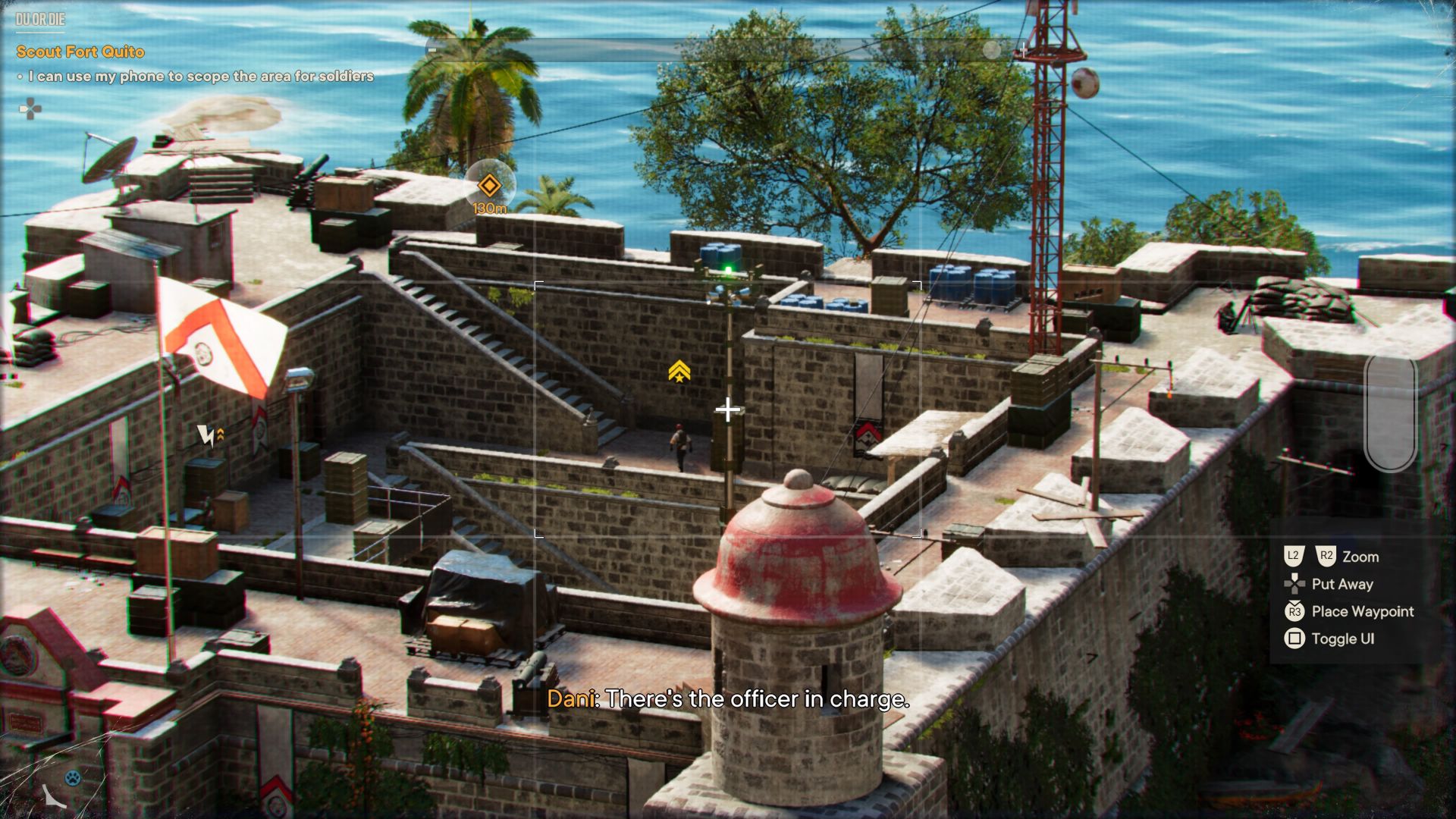Expand the objective text under Scout Fort Quito
Screen dimensions: 1456x819
tap(199, 76)
